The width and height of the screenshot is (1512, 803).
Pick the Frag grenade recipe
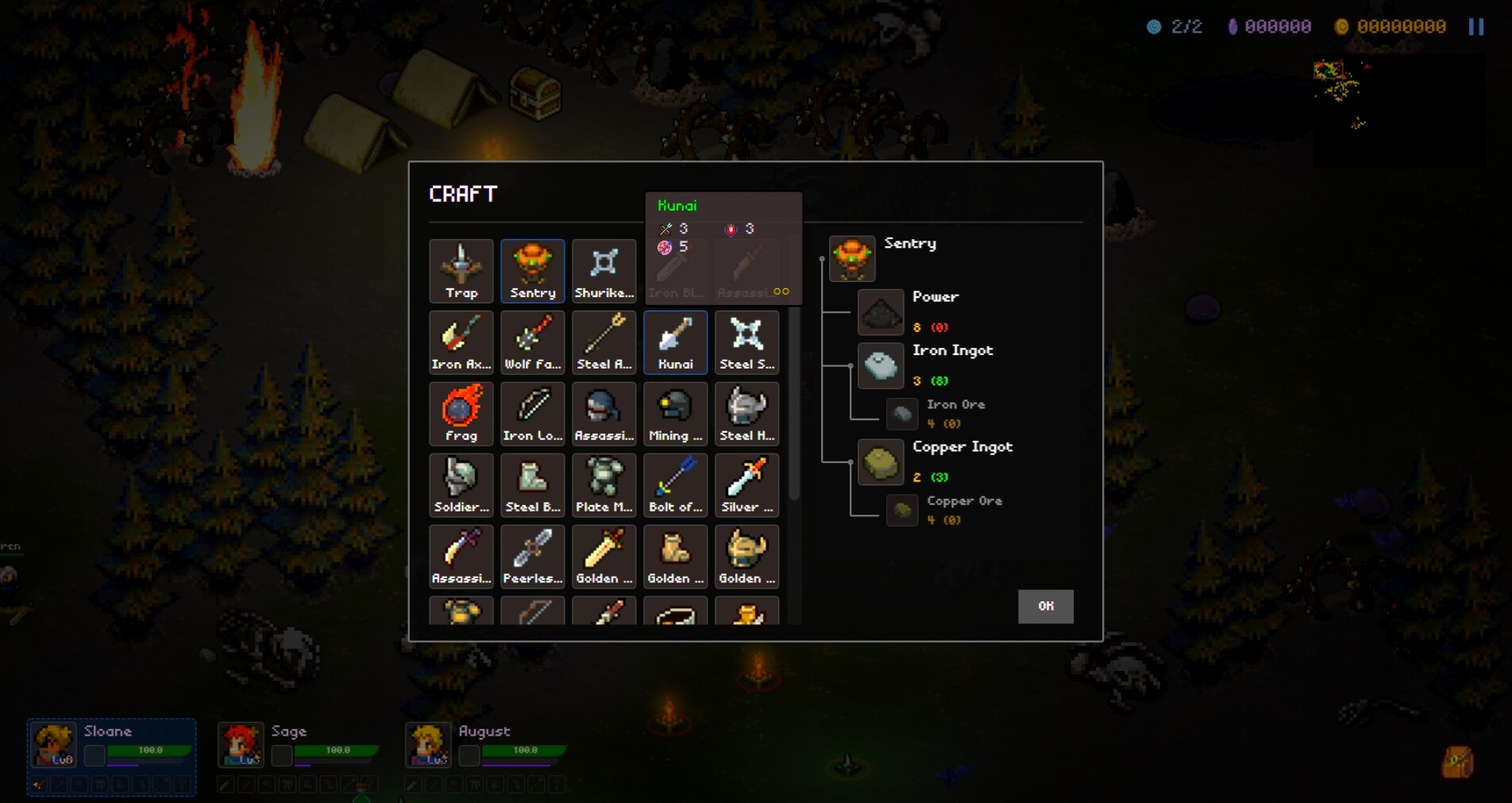point(461,414)
